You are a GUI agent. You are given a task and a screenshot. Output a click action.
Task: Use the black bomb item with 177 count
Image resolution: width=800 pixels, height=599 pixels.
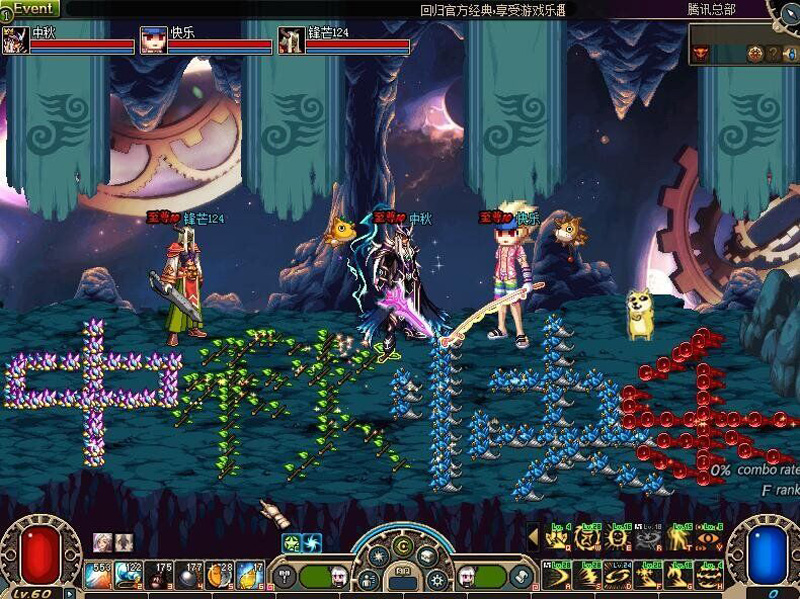tap(190, 574)
